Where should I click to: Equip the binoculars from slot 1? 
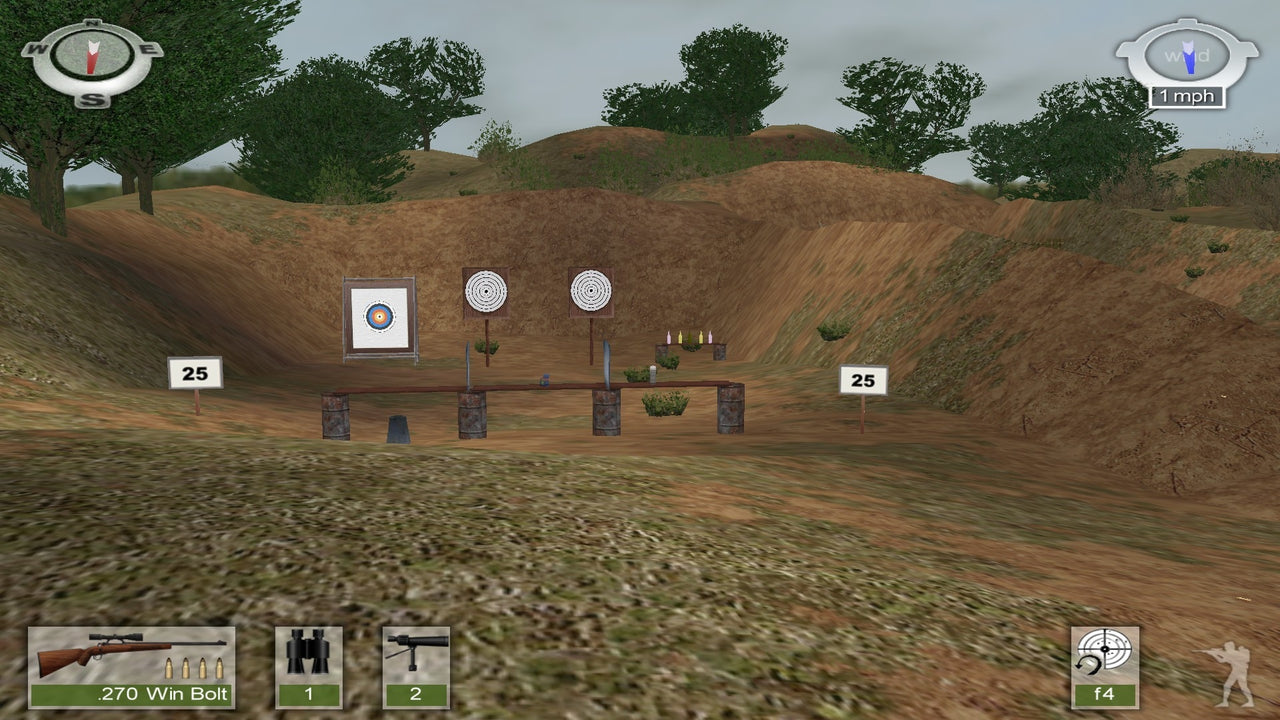[x=311, y=665]
